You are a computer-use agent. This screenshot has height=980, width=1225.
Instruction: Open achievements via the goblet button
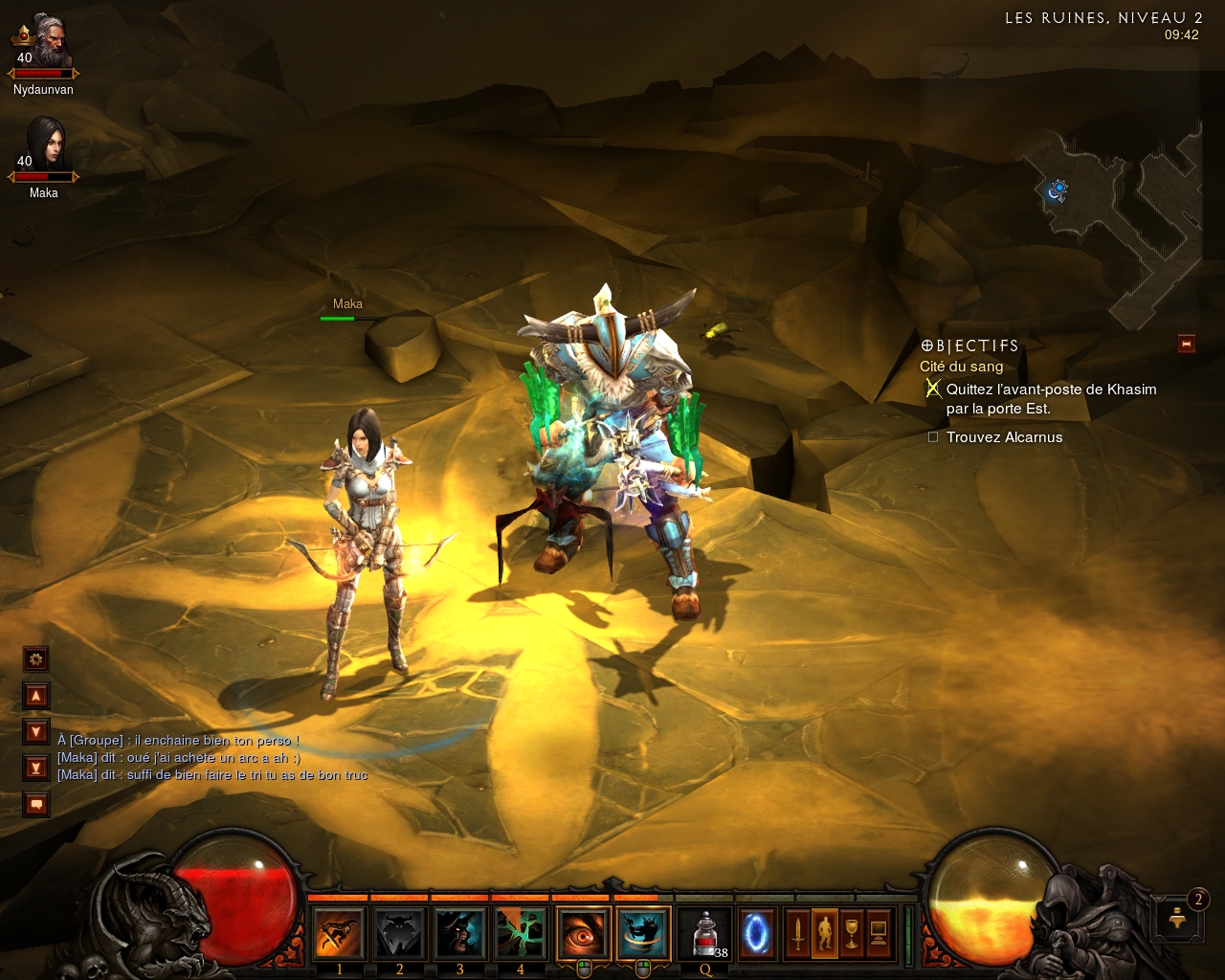coord(851,933)
